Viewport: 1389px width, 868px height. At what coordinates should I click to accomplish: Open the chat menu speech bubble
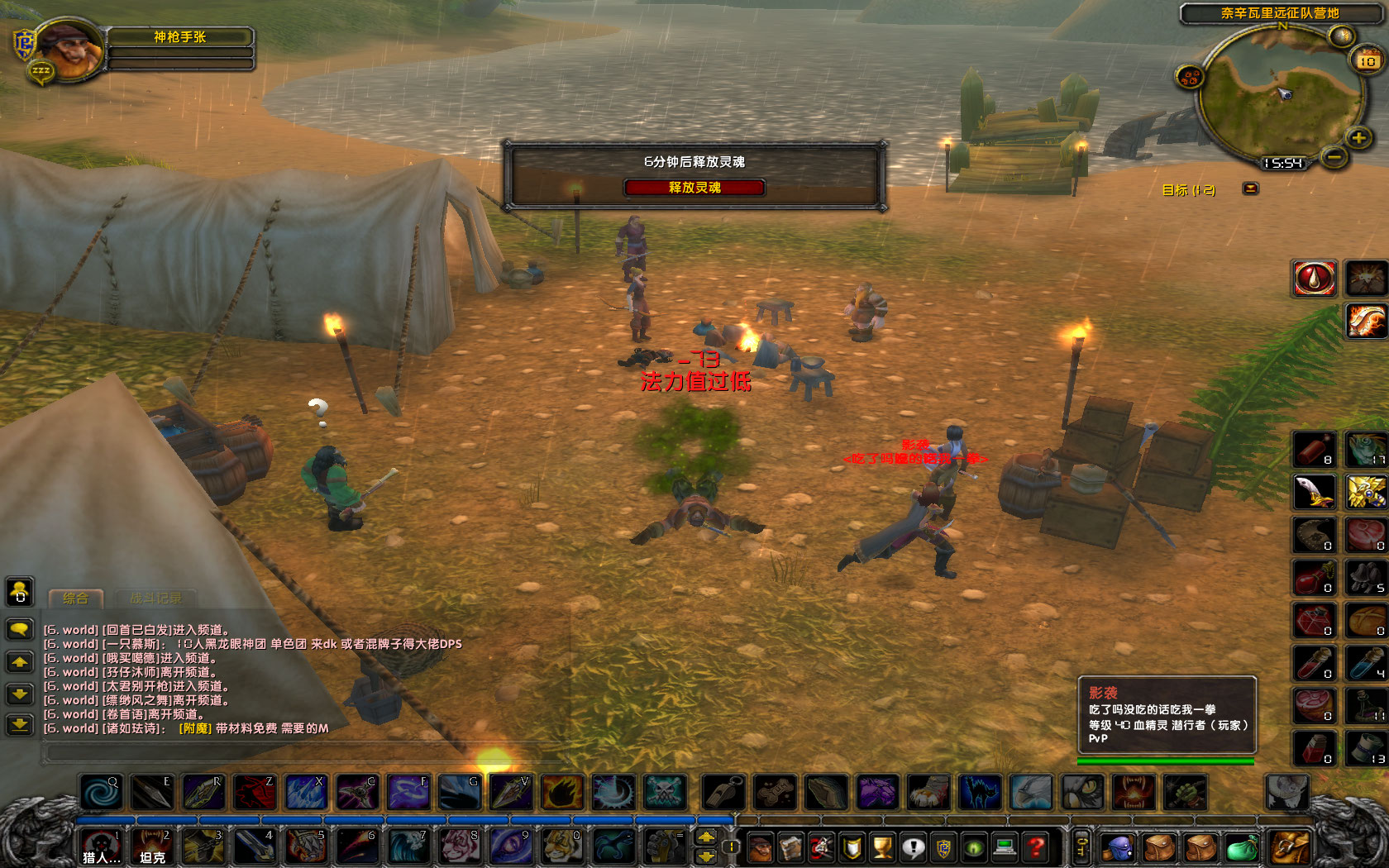20,629
